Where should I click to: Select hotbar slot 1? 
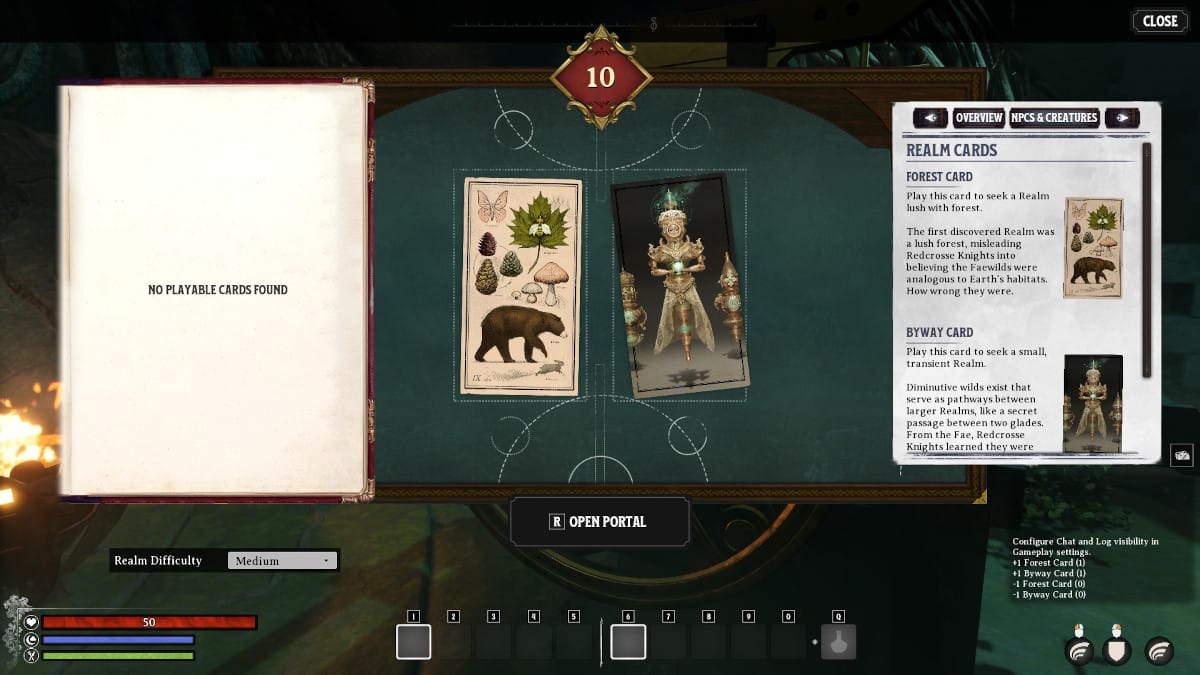(x=413, y=642)
